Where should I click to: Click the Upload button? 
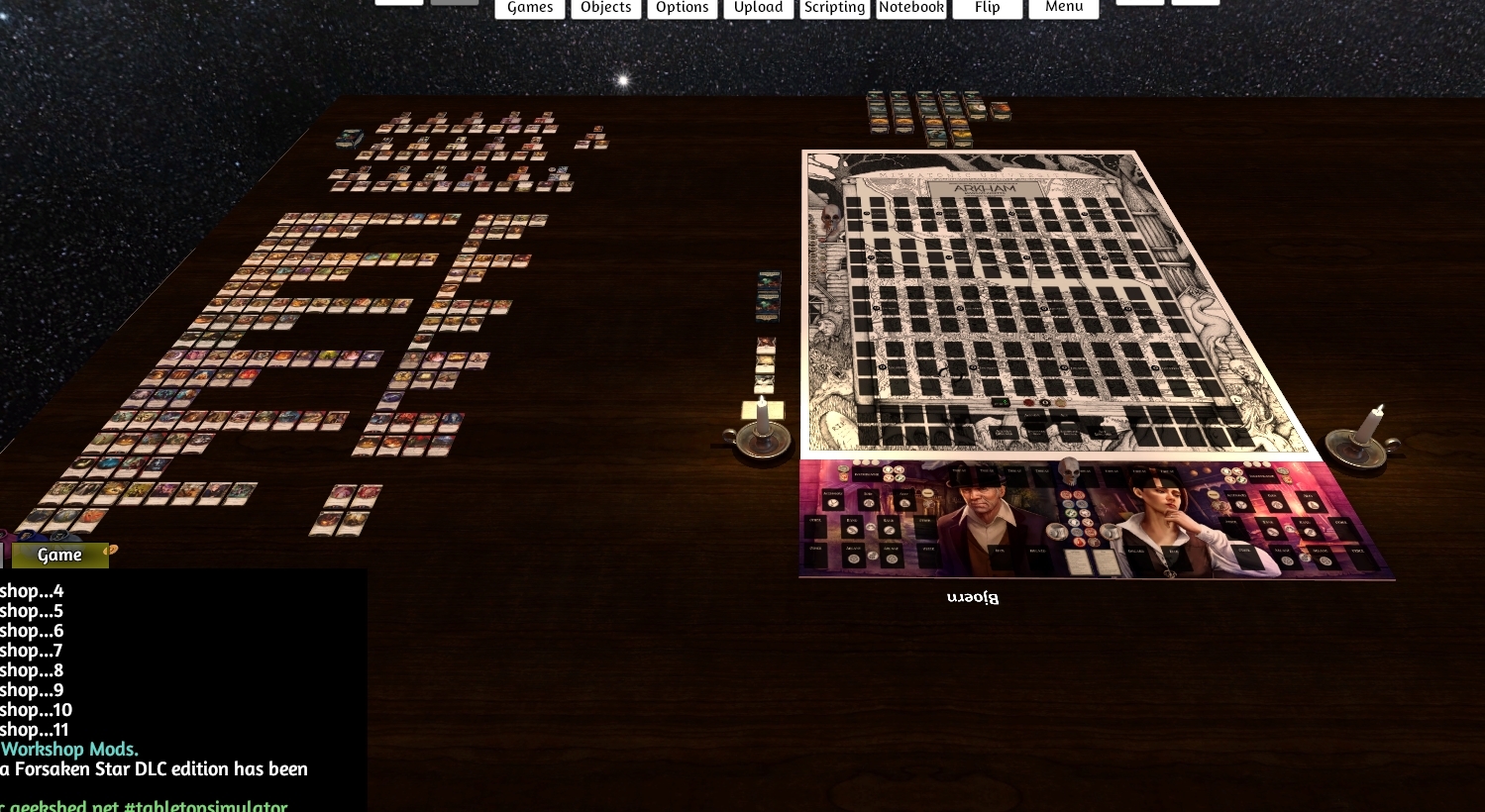(757, 7)
